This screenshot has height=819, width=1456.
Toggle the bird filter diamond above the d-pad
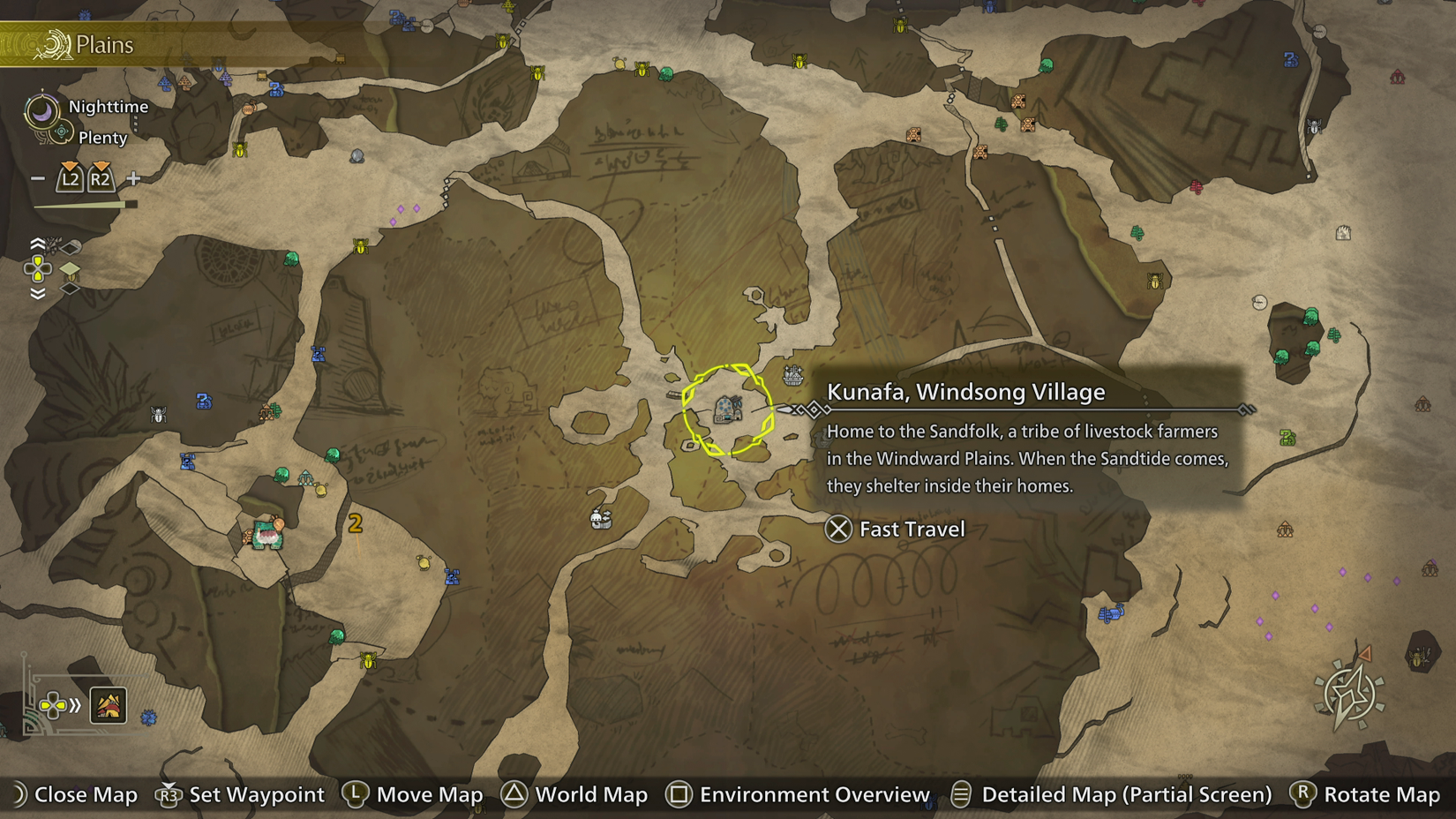(68, 247)
